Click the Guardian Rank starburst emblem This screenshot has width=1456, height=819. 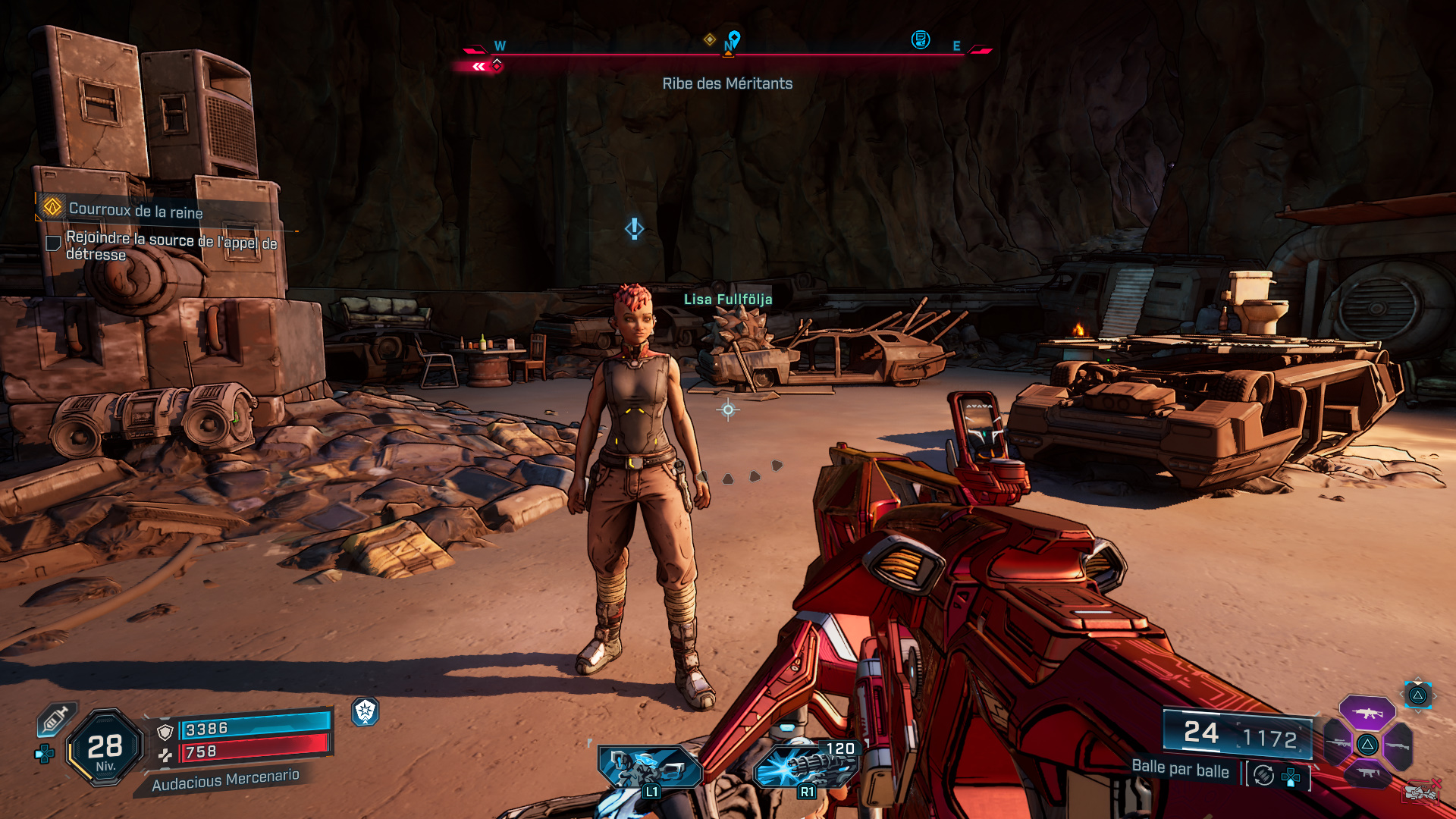pos(366,713)
